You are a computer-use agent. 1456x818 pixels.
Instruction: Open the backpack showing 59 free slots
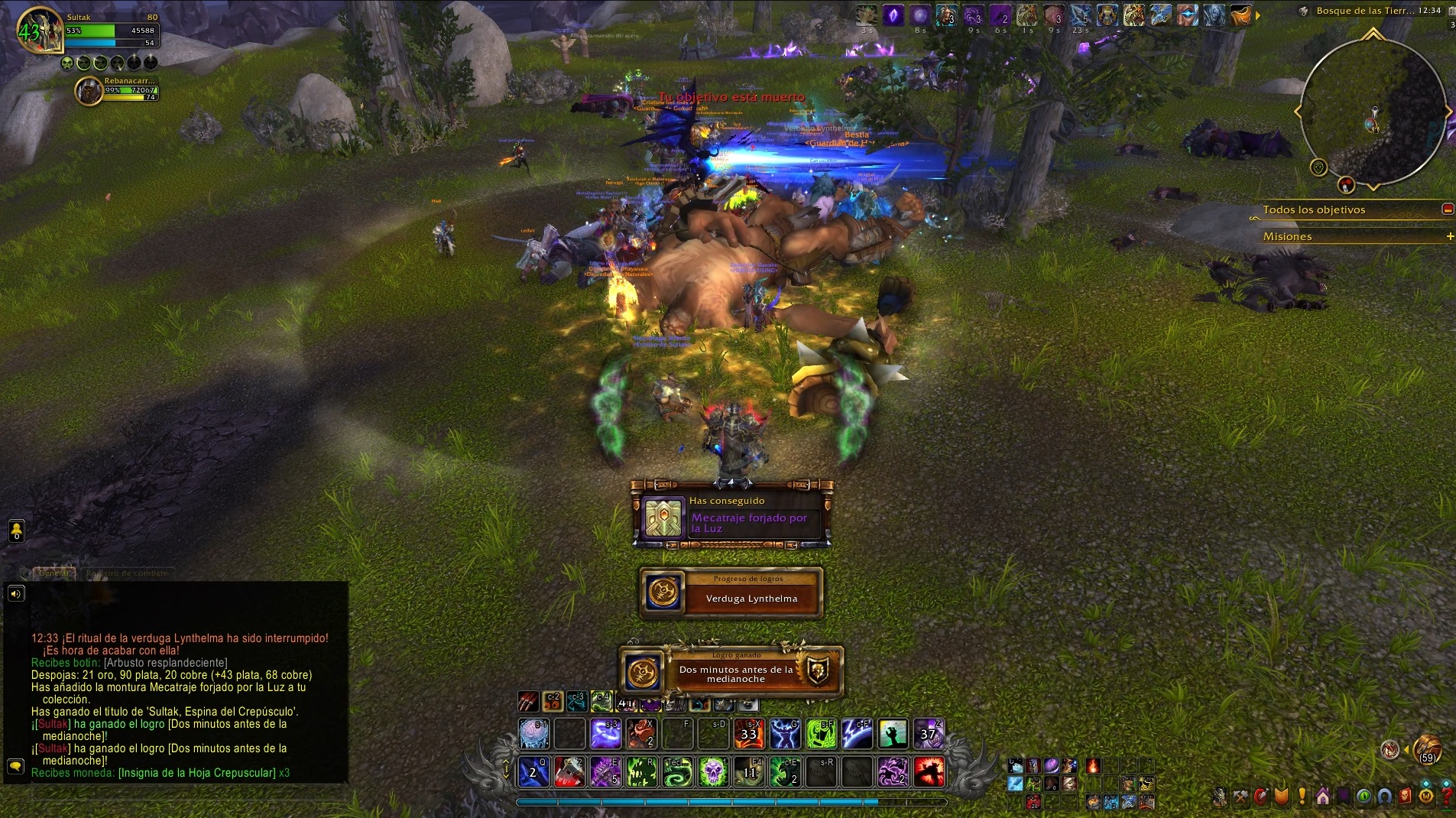[x=1427, y=750]
